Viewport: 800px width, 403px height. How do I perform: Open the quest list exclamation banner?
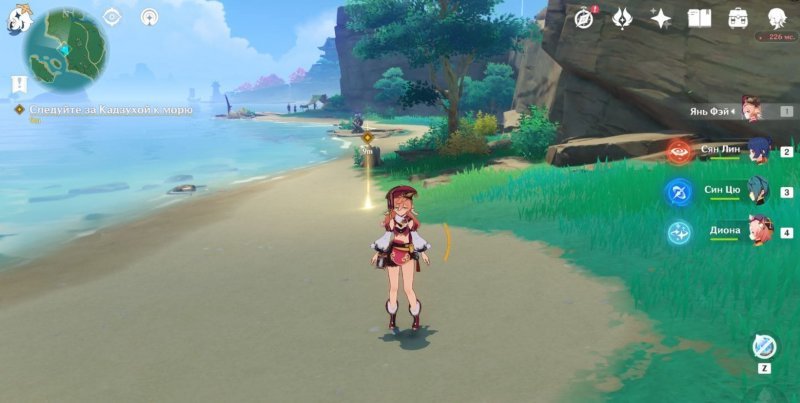tap(18, 84)
